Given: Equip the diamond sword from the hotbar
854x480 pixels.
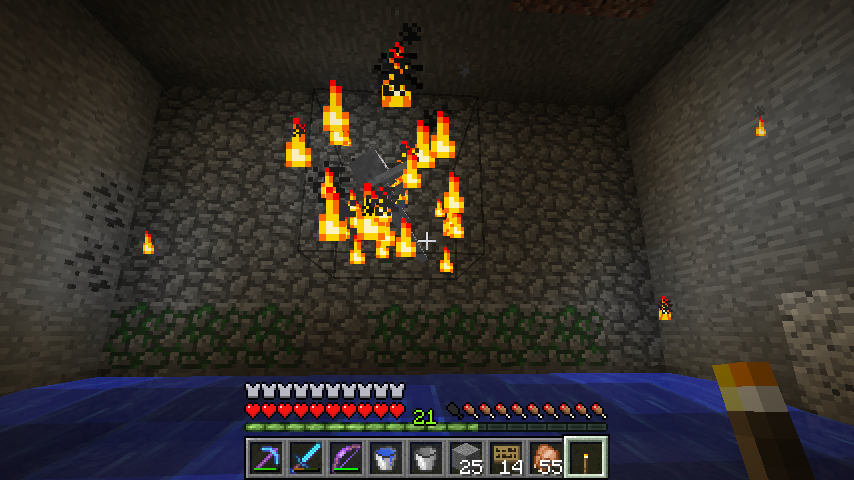Looking at the screenshot, I should point(306,457).
